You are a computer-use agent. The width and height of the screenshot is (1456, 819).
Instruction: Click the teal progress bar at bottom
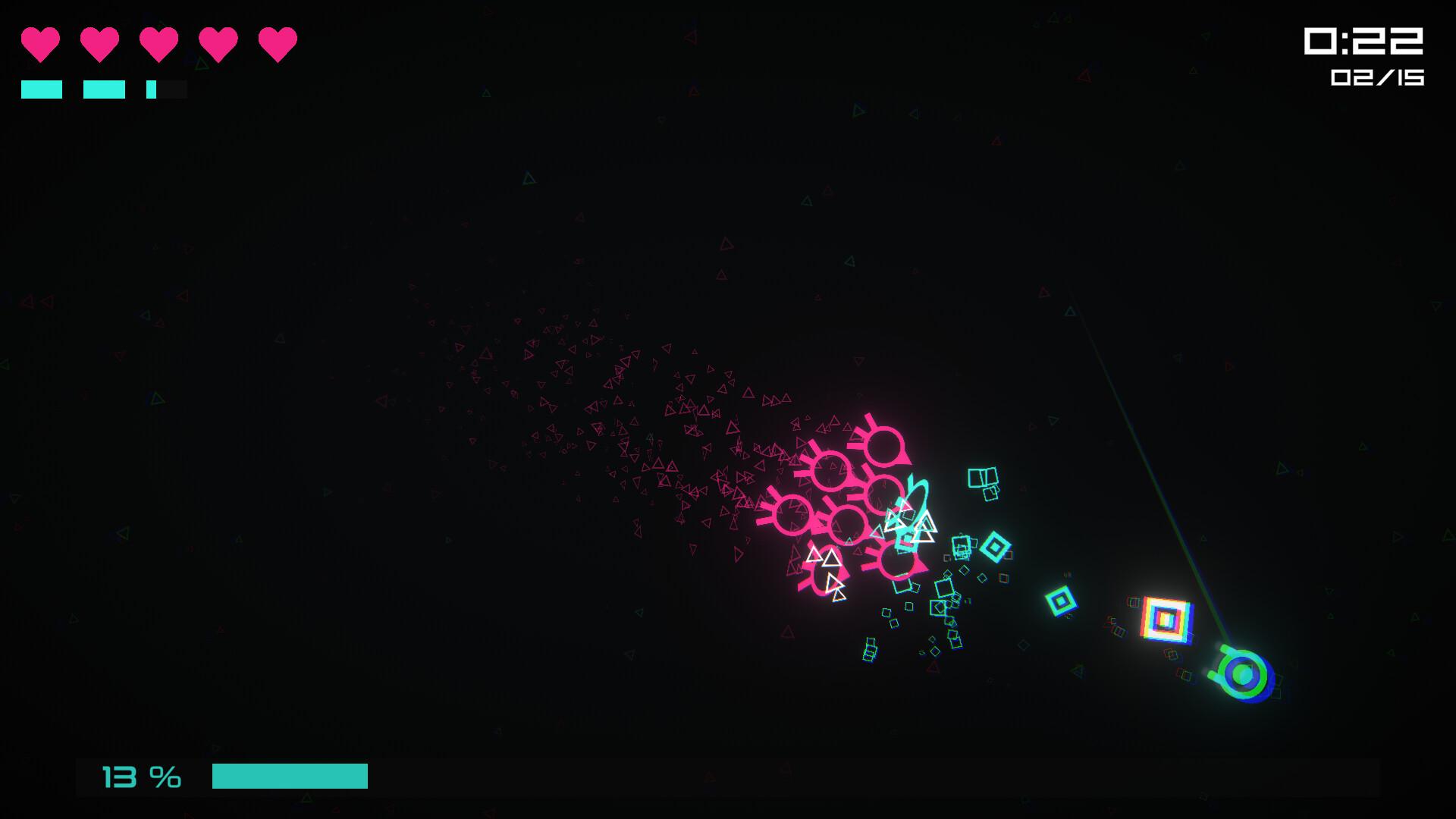(290, 776)
